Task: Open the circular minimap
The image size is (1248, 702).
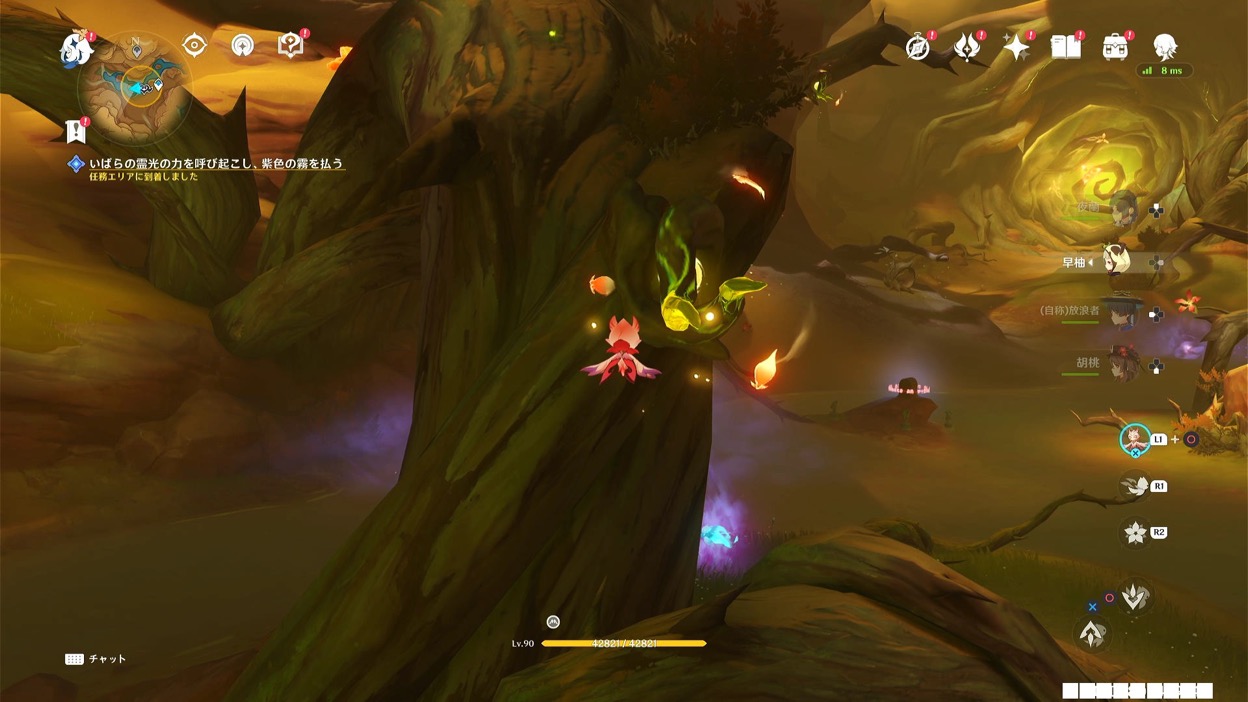Action: coord(136,85)
